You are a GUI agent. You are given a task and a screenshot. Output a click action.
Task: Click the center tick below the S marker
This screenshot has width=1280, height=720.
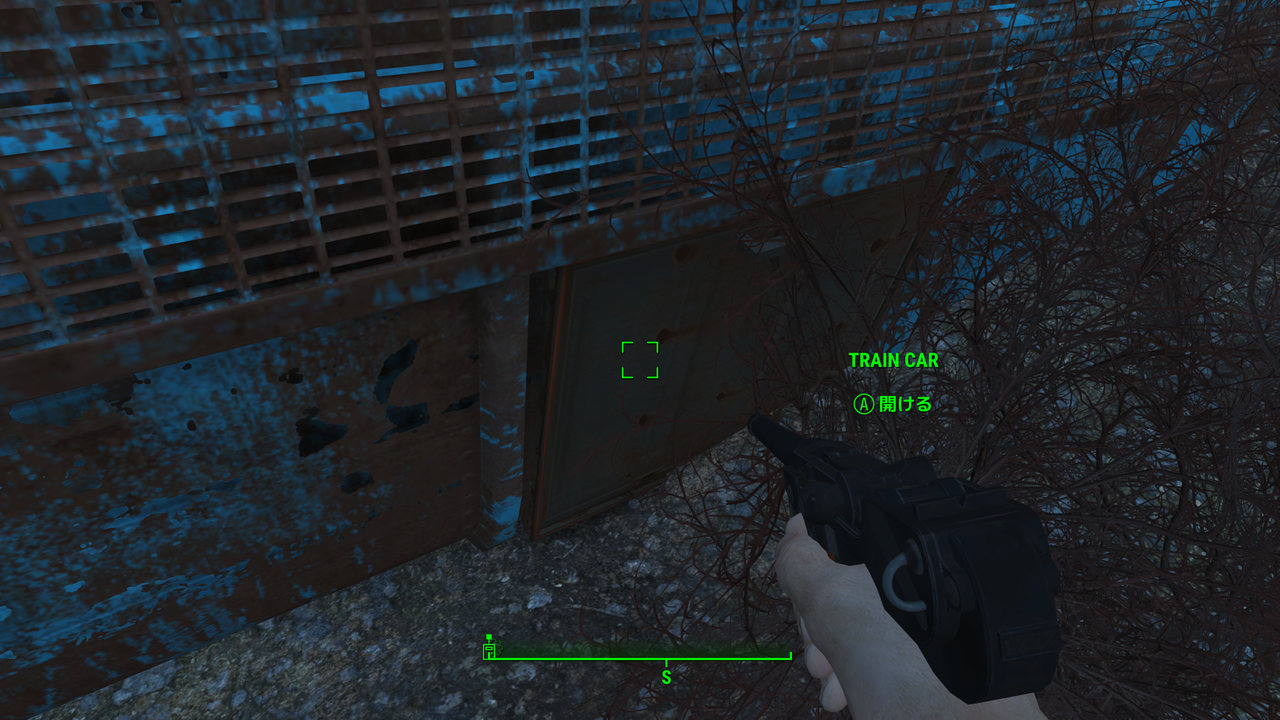tap(668, 662)
